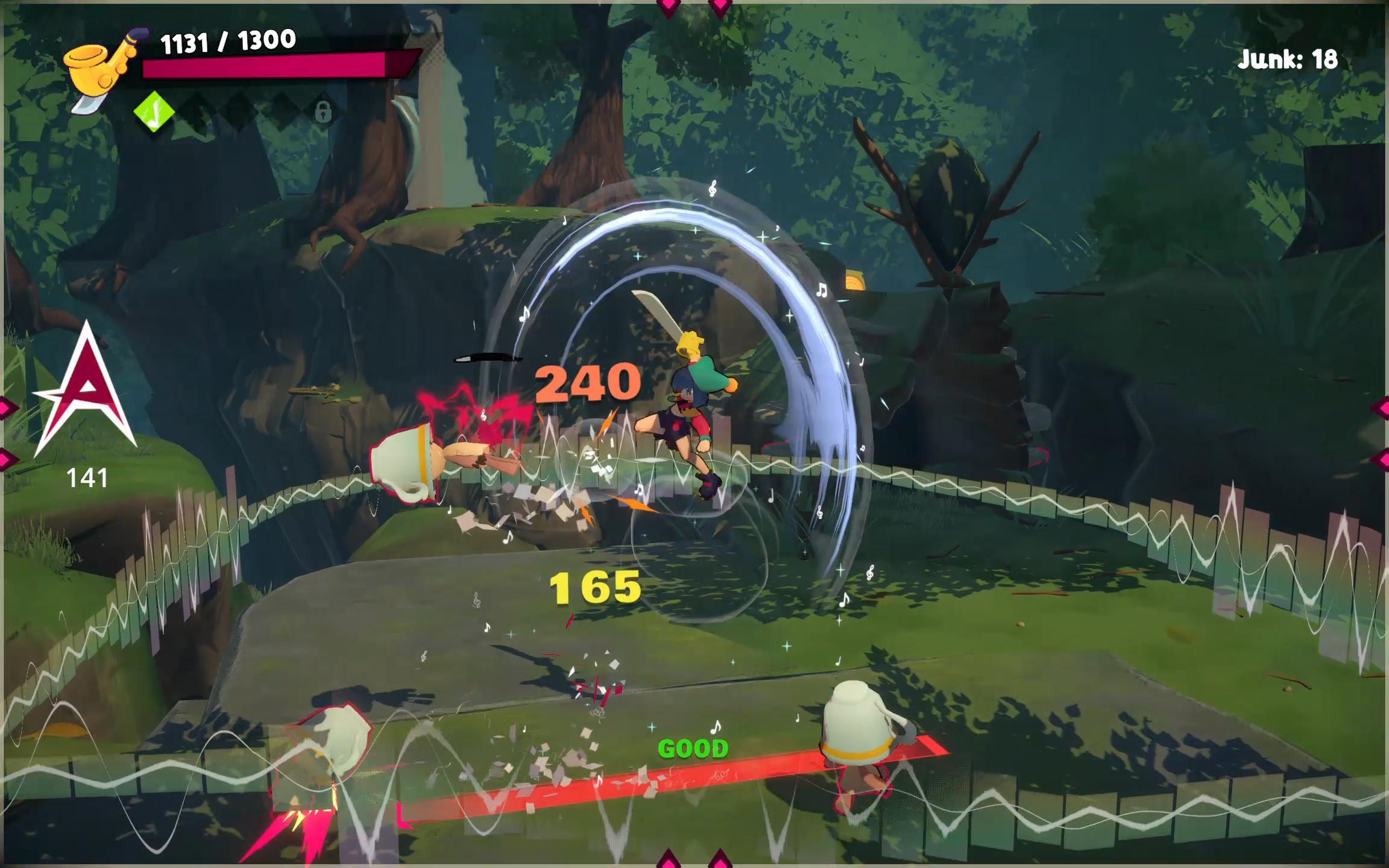Click the rank letter A to expand score details

[84, 392]
